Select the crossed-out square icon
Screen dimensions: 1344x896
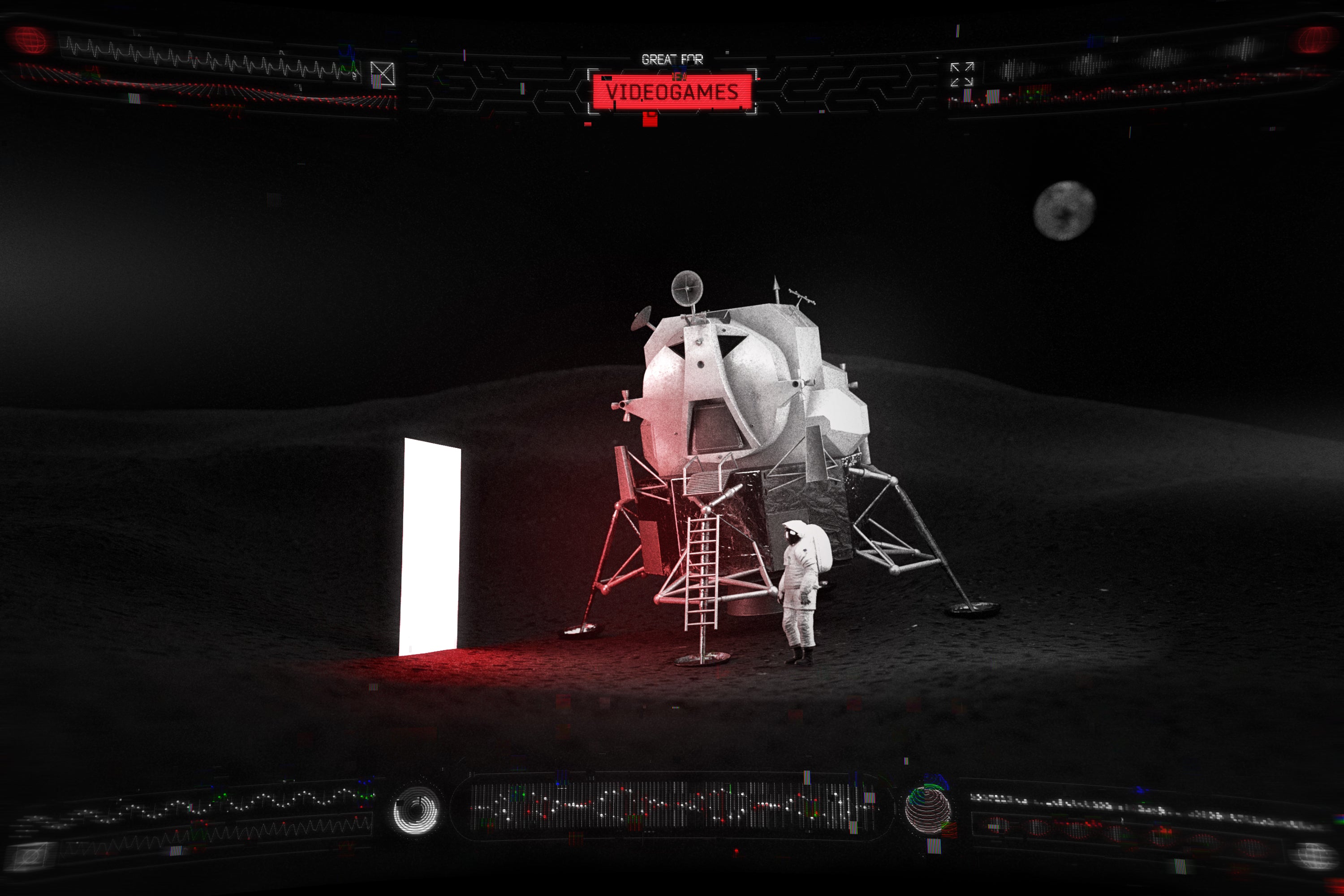[x=382, y=74]
